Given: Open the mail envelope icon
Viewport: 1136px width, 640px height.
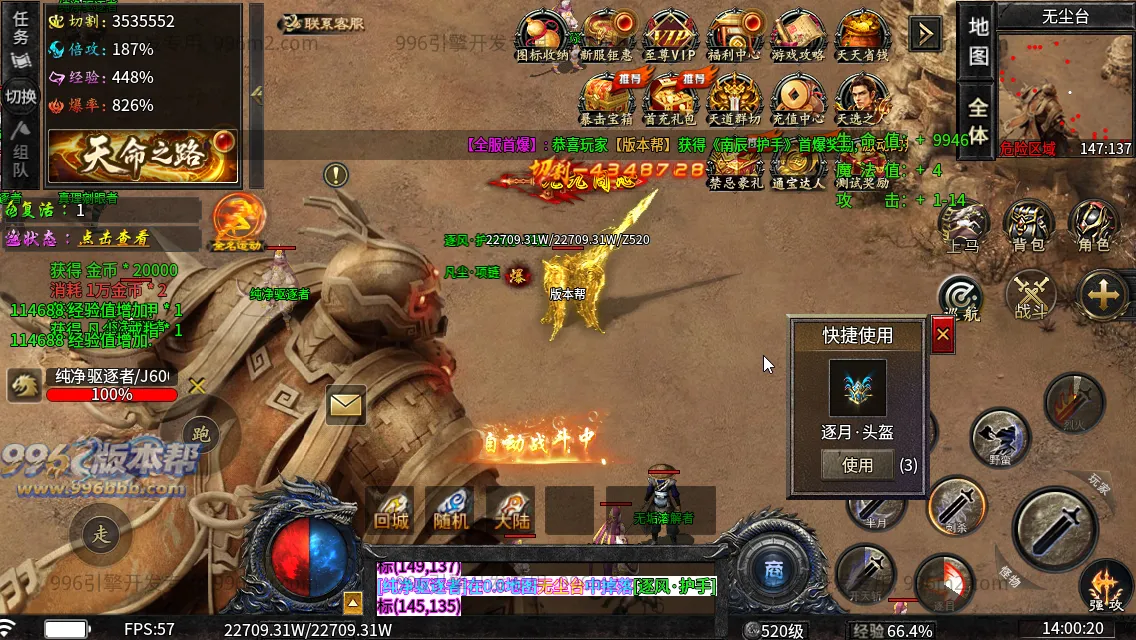Looking at the screenshot, I should point(346,404).
